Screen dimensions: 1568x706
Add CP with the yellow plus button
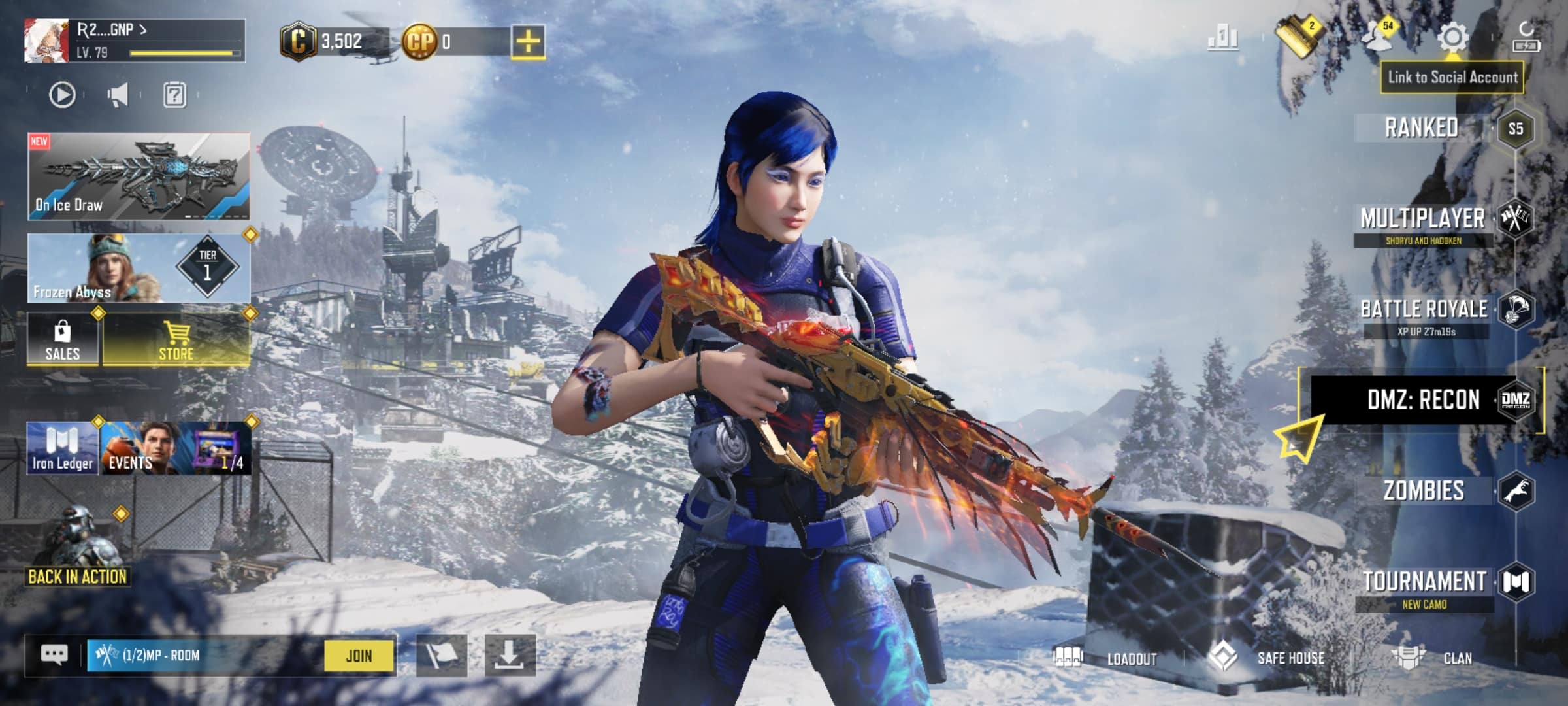528,42
